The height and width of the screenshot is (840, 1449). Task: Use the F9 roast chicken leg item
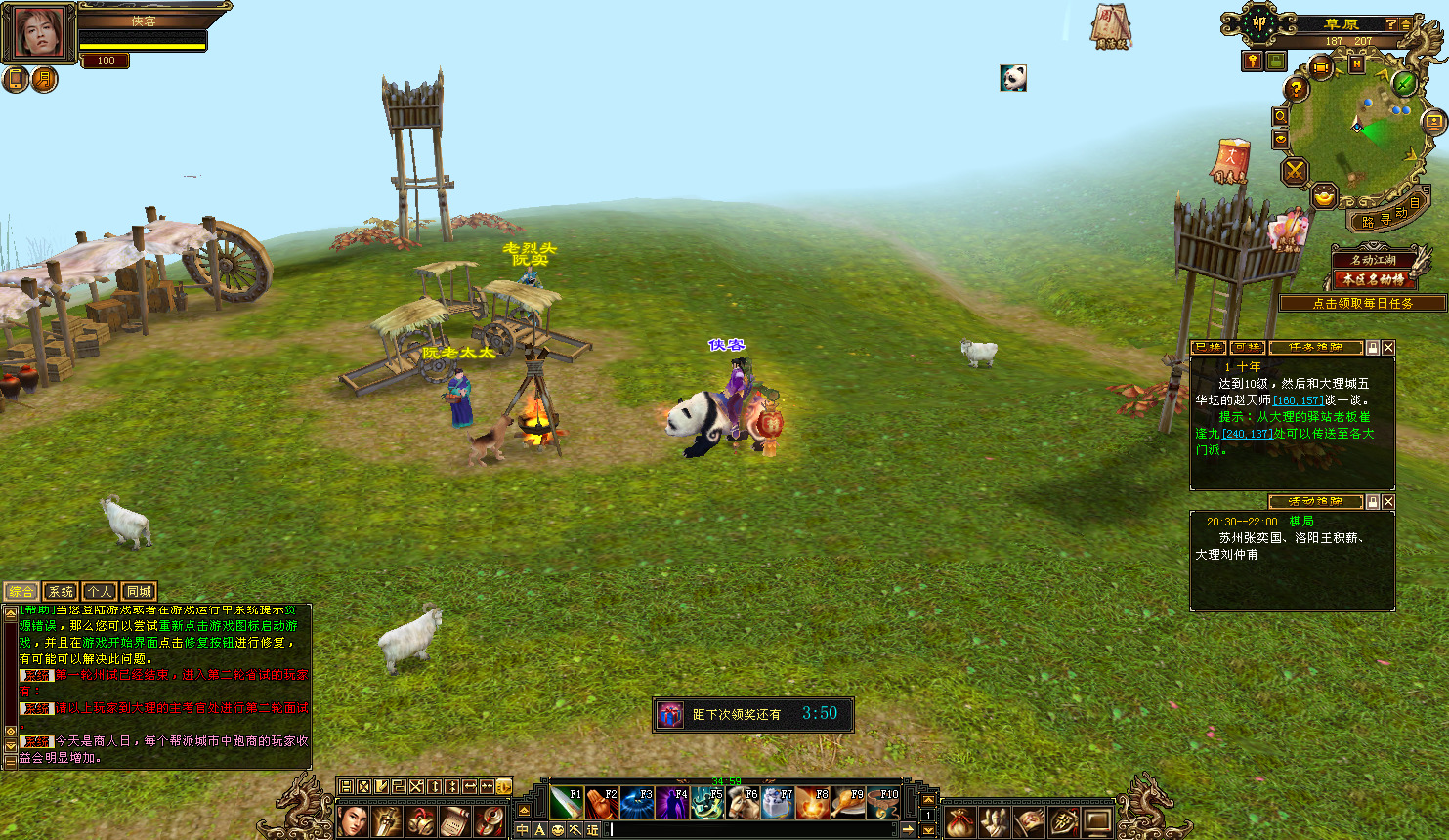point(848,803)
